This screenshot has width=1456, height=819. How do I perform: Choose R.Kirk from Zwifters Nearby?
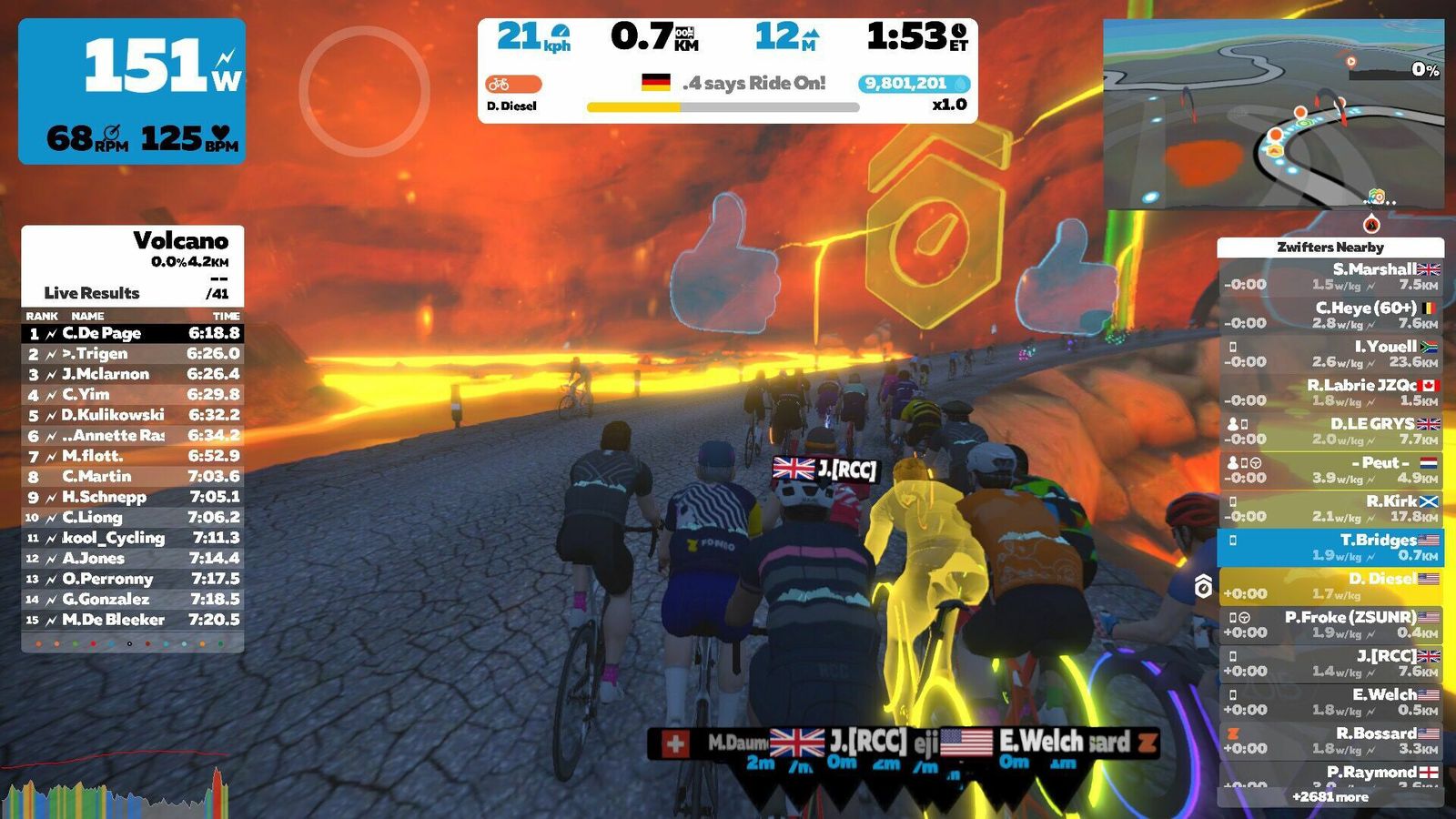1330,509
